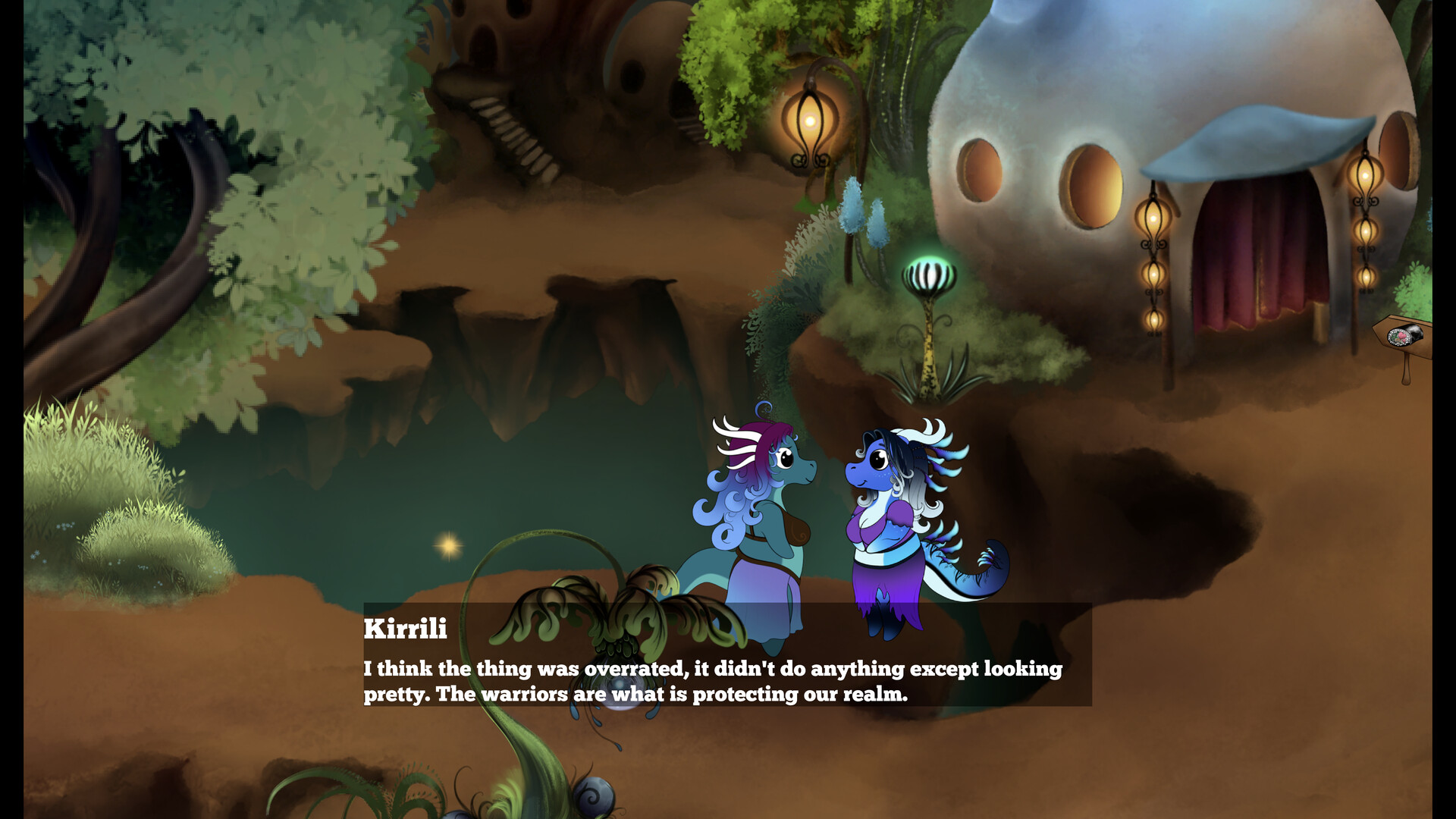The image size is (1456, 819).
Task: Advance the dialogue by clicking Kirrili's line
Action: pos(713,680)
